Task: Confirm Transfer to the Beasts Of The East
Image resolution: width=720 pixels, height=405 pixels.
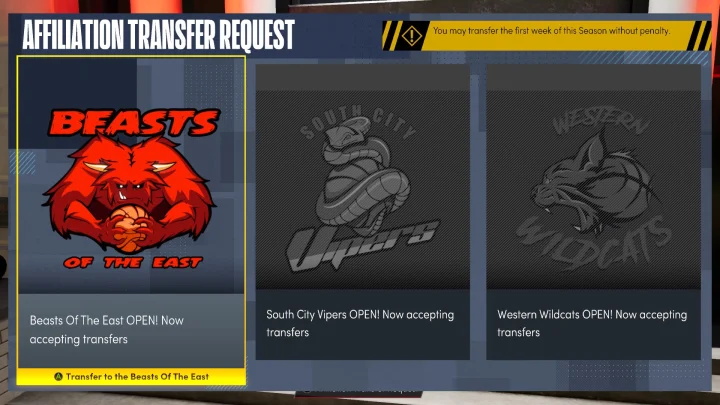Action: click(131, 376)
